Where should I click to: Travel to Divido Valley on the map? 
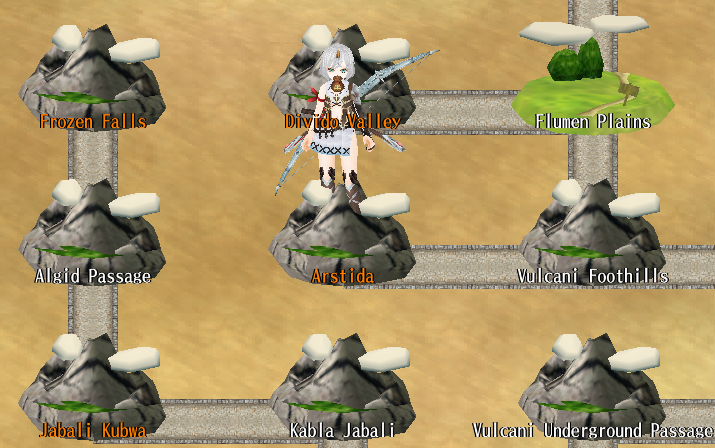point(342,80)
